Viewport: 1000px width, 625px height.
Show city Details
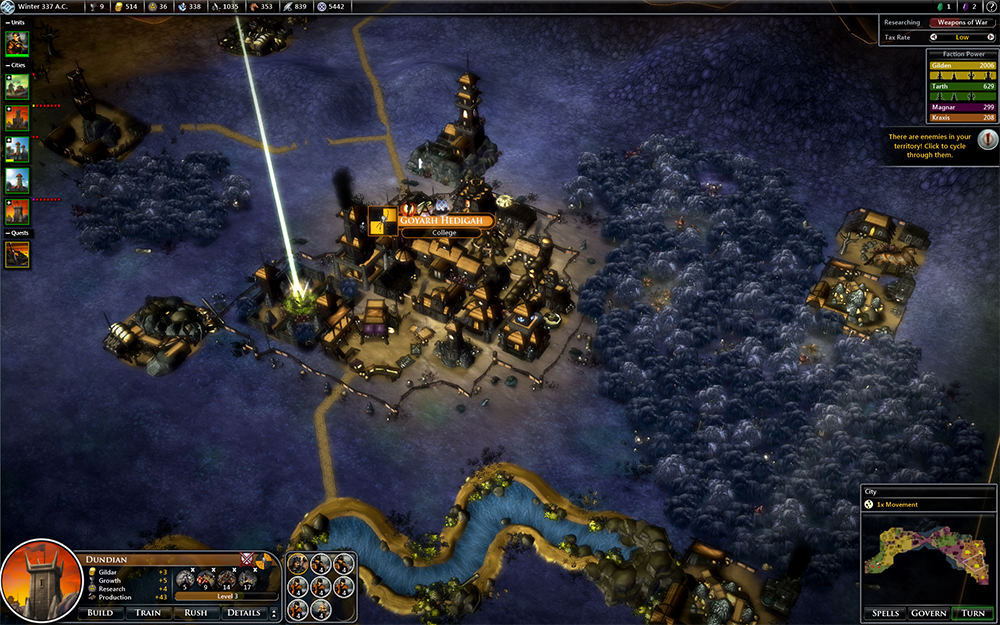(x=243, y=613)
